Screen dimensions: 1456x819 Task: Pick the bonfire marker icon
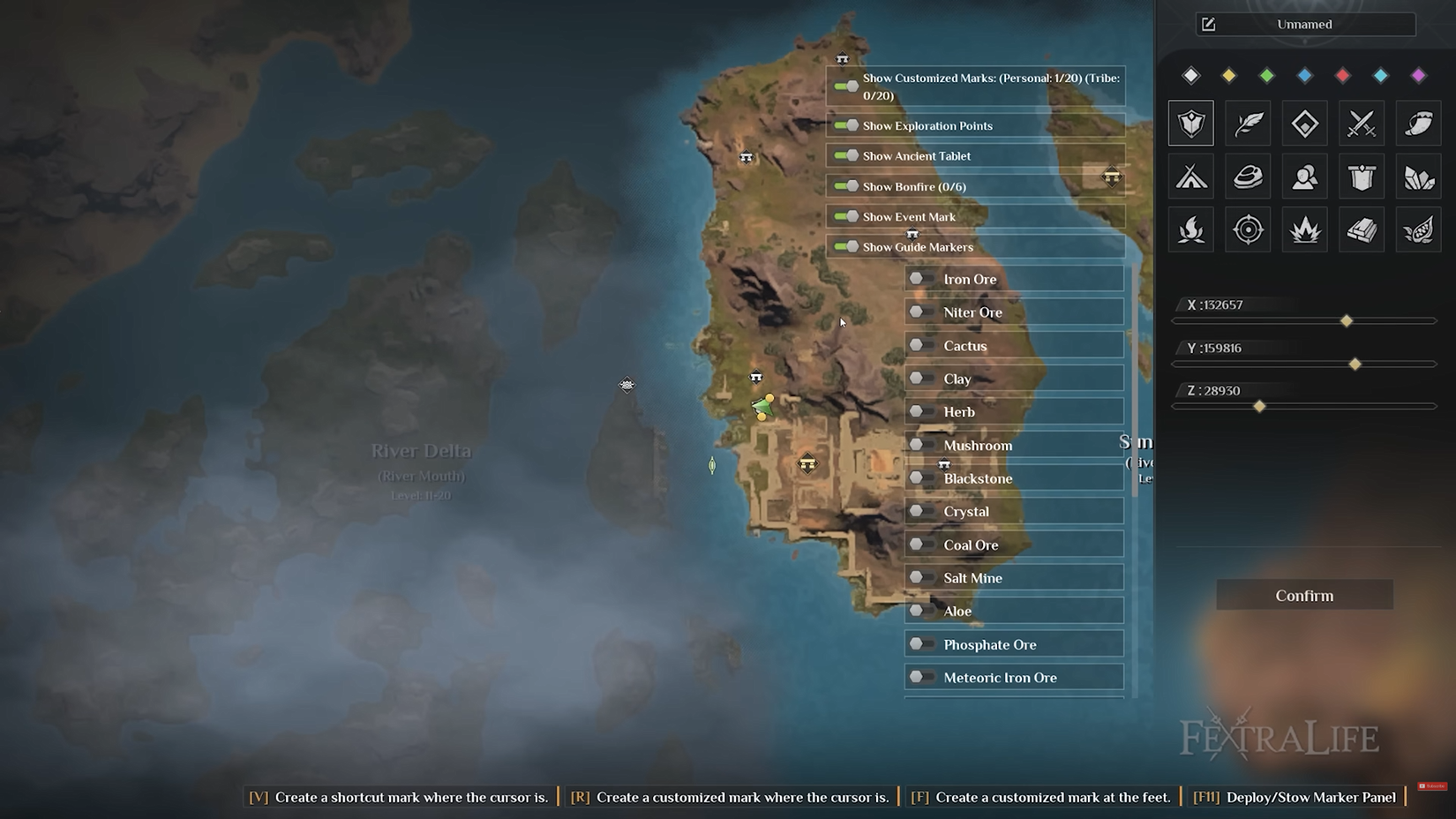(1190, 229)
